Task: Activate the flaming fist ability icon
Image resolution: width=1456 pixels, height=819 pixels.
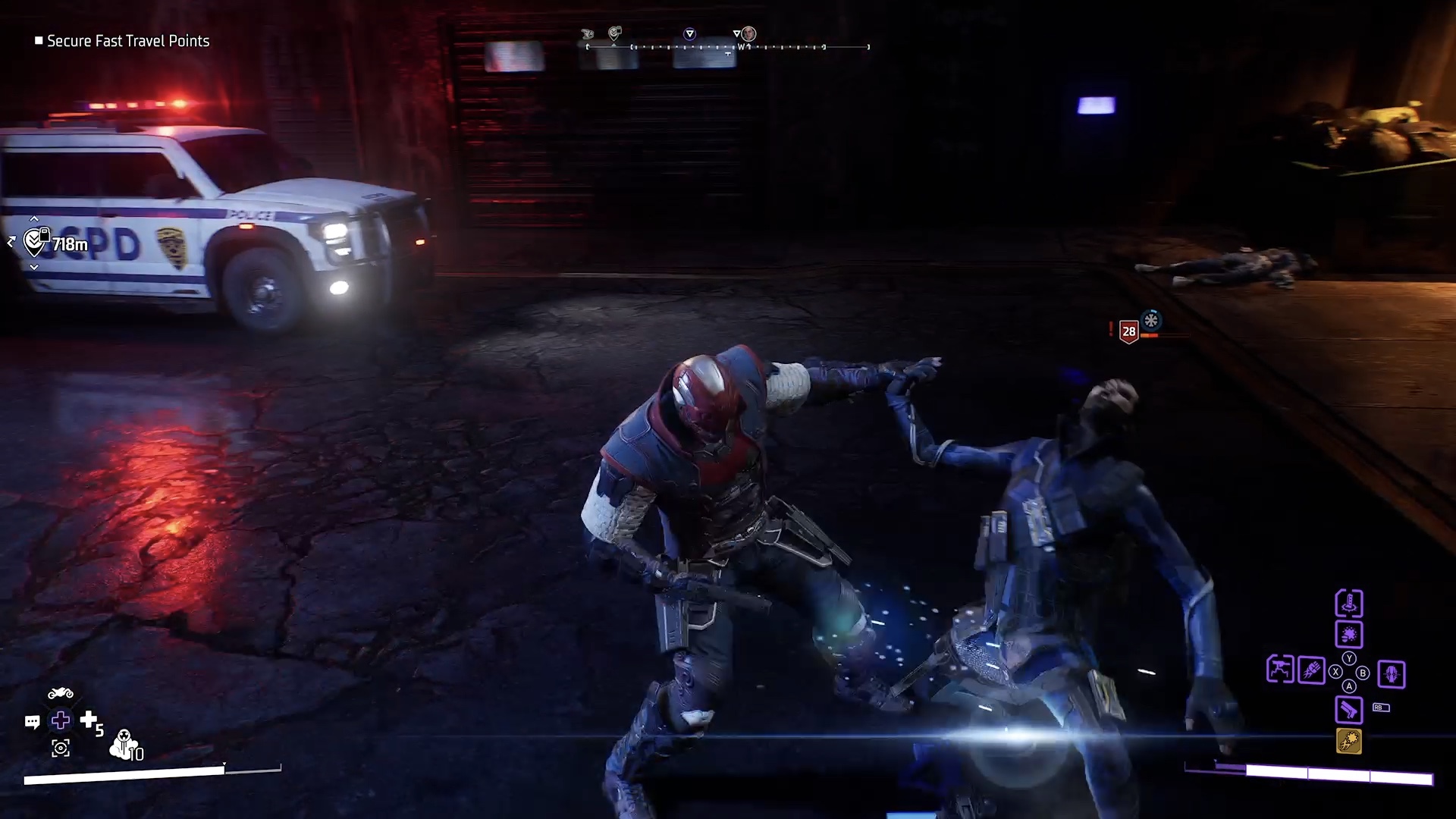Action: coord(1311,670)
